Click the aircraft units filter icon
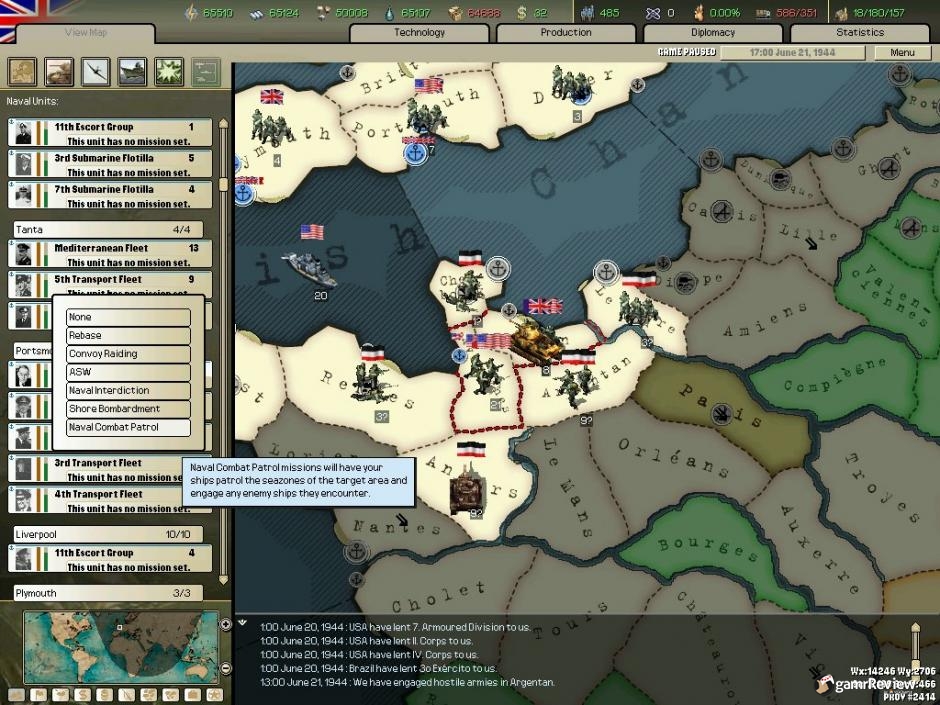 (x=97, y=71)
